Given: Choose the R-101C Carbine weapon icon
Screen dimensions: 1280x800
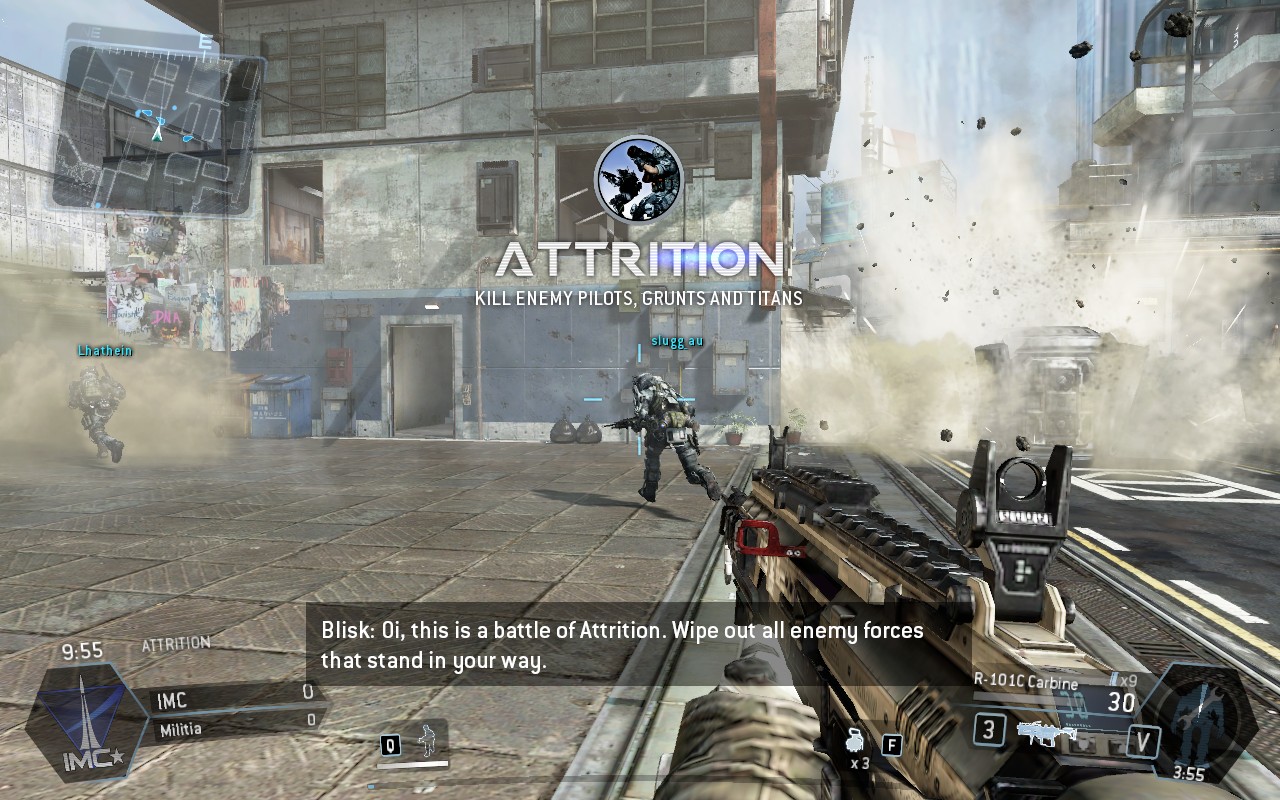Looking at the screenshot, I should point(1045,733).
